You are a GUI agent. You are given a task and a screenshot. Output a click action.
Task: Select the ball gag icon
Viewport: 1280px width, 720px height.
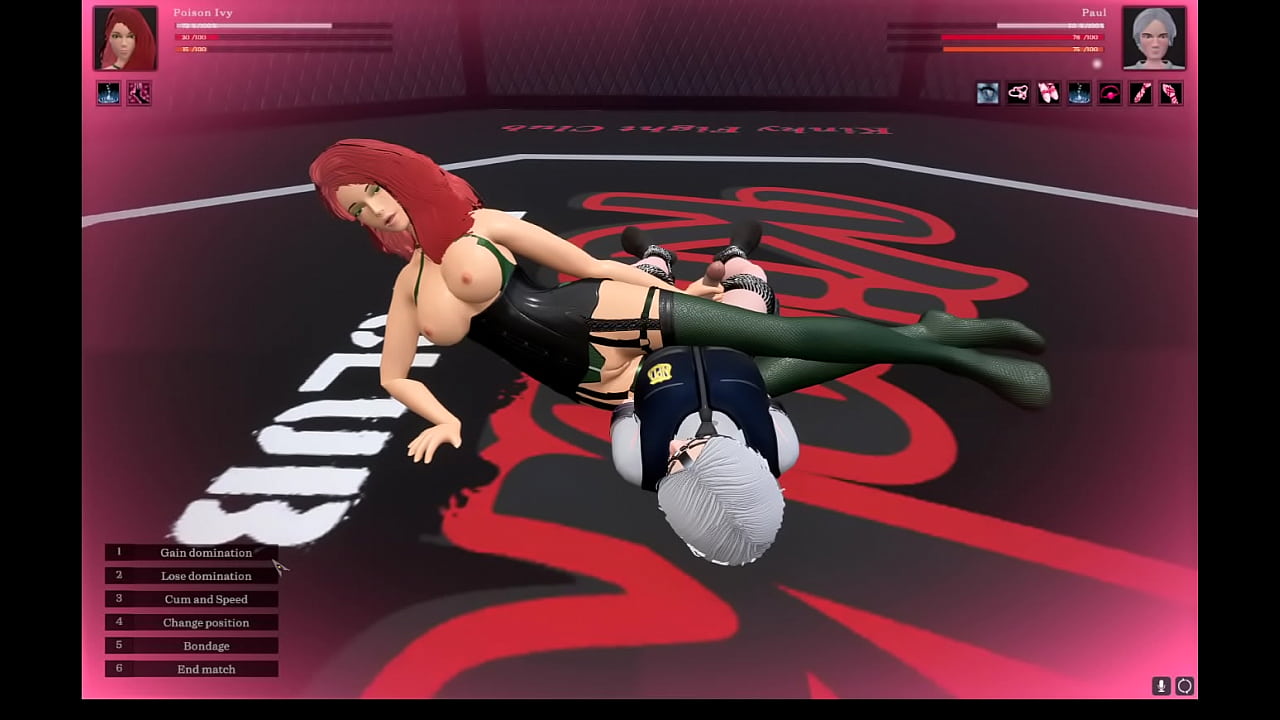[1109, 93]
